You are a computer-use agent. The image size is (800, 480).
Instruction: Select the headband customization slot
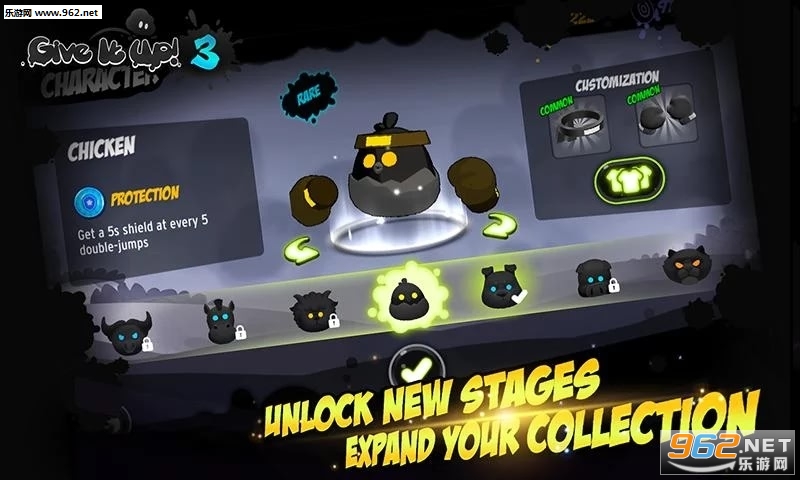pyautogui.click(x=581, y=130)
